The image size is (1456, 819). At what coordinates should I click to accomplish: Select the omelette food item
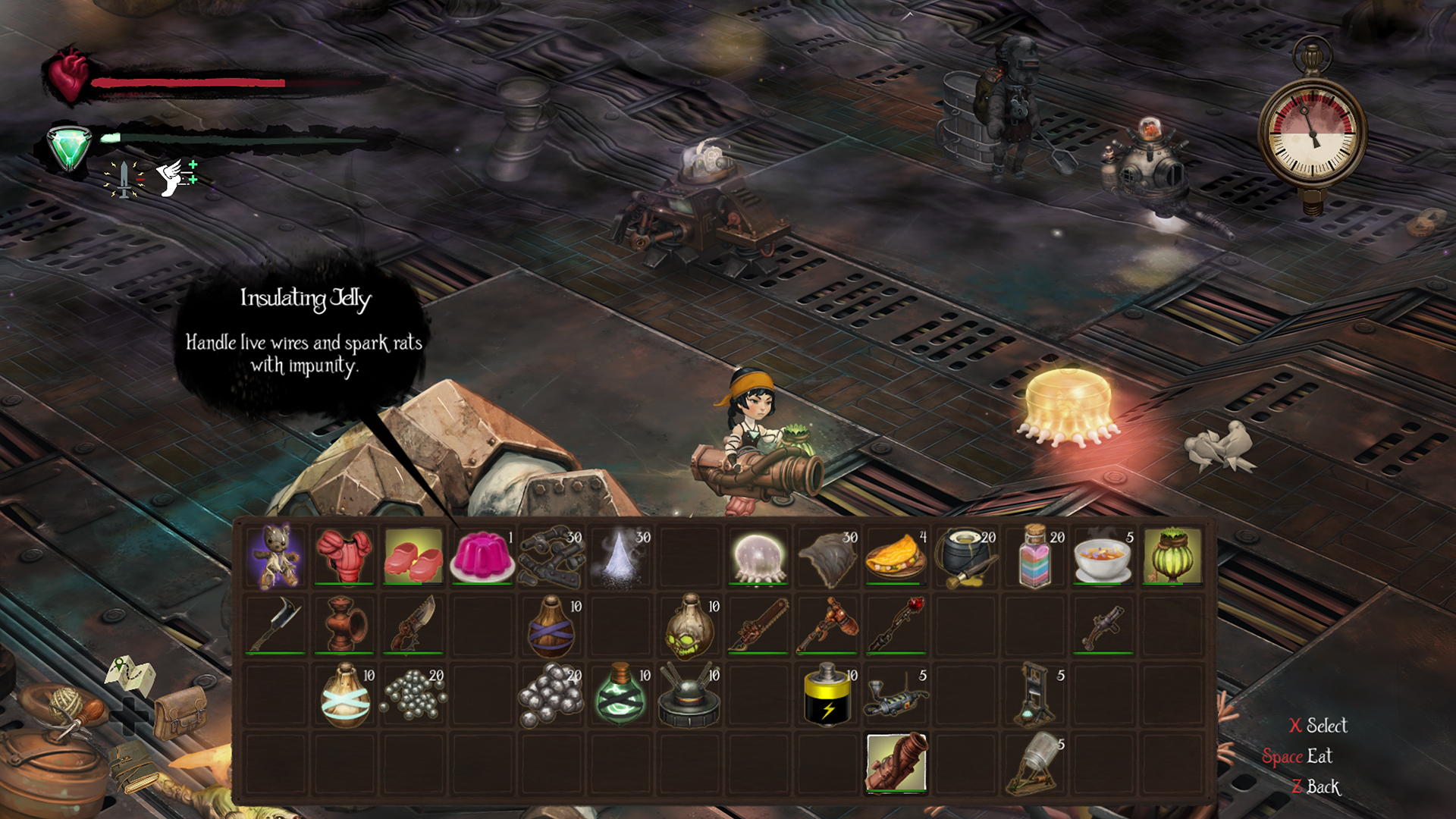[896, 557]
